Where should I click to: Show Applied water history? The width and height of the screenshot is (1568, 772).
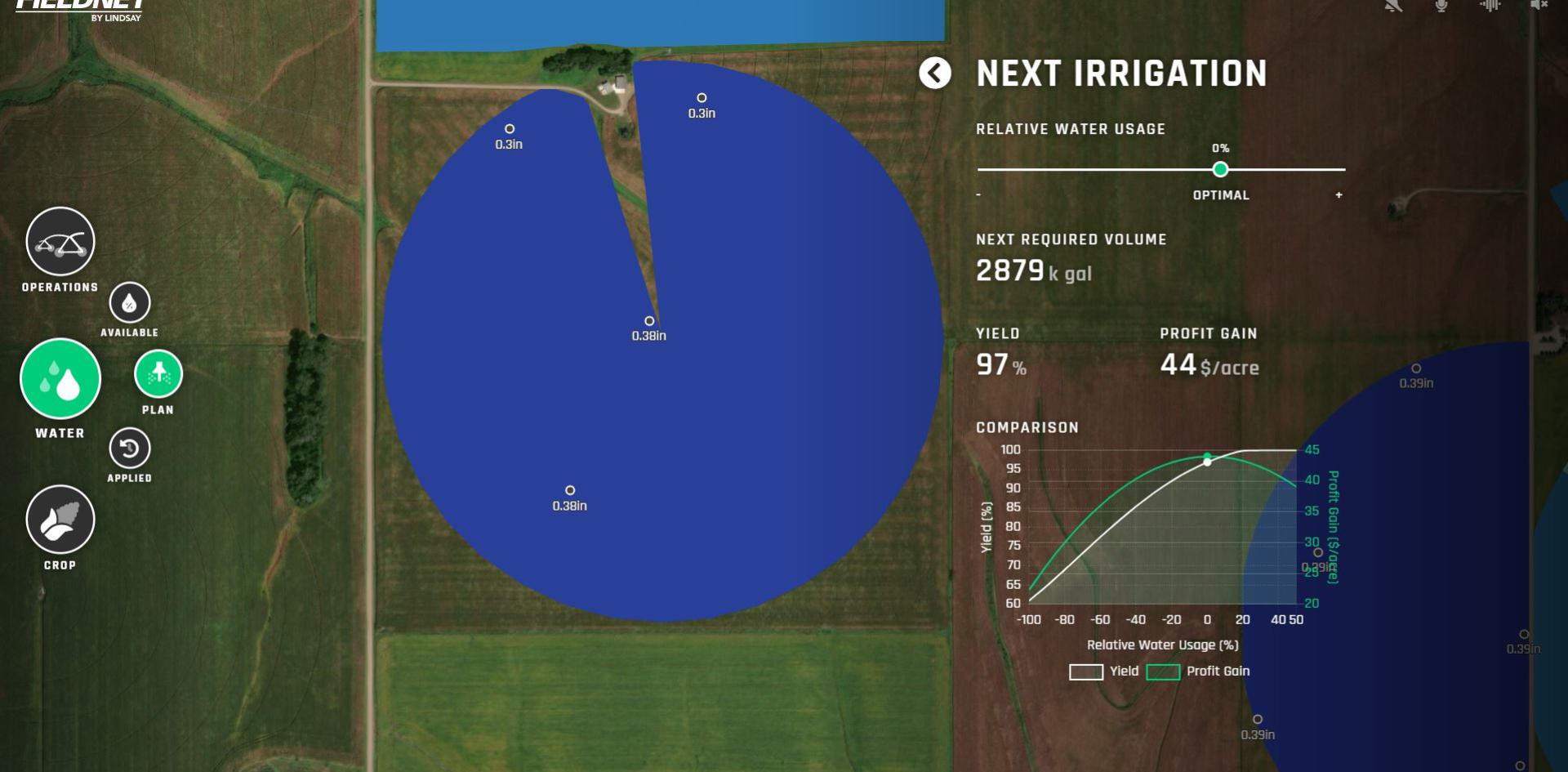coord(130,448)
